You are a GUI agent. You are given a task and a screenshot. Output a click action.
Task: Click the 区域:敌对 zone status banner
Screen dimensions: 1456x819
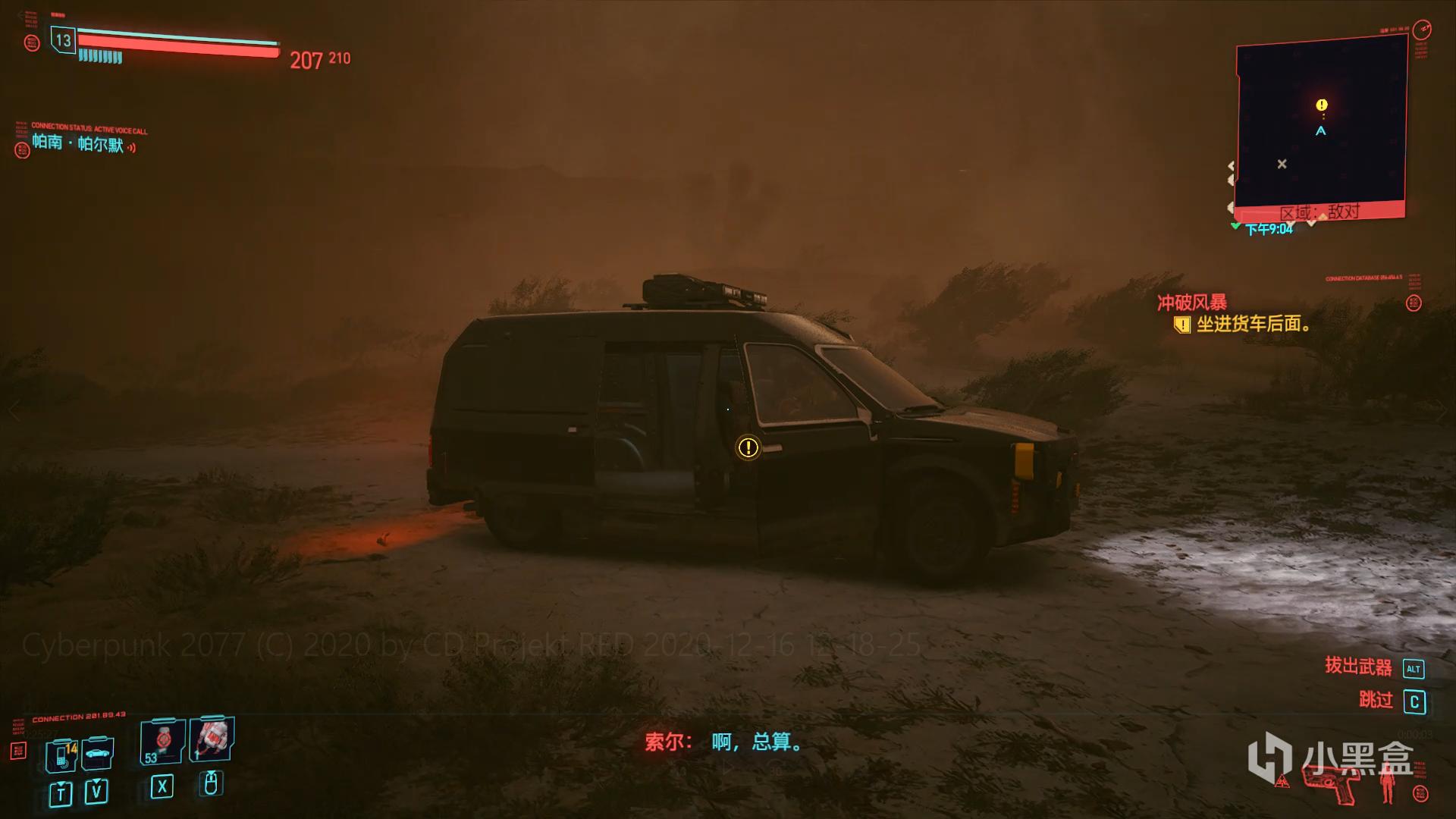[x=1319, y=212]
